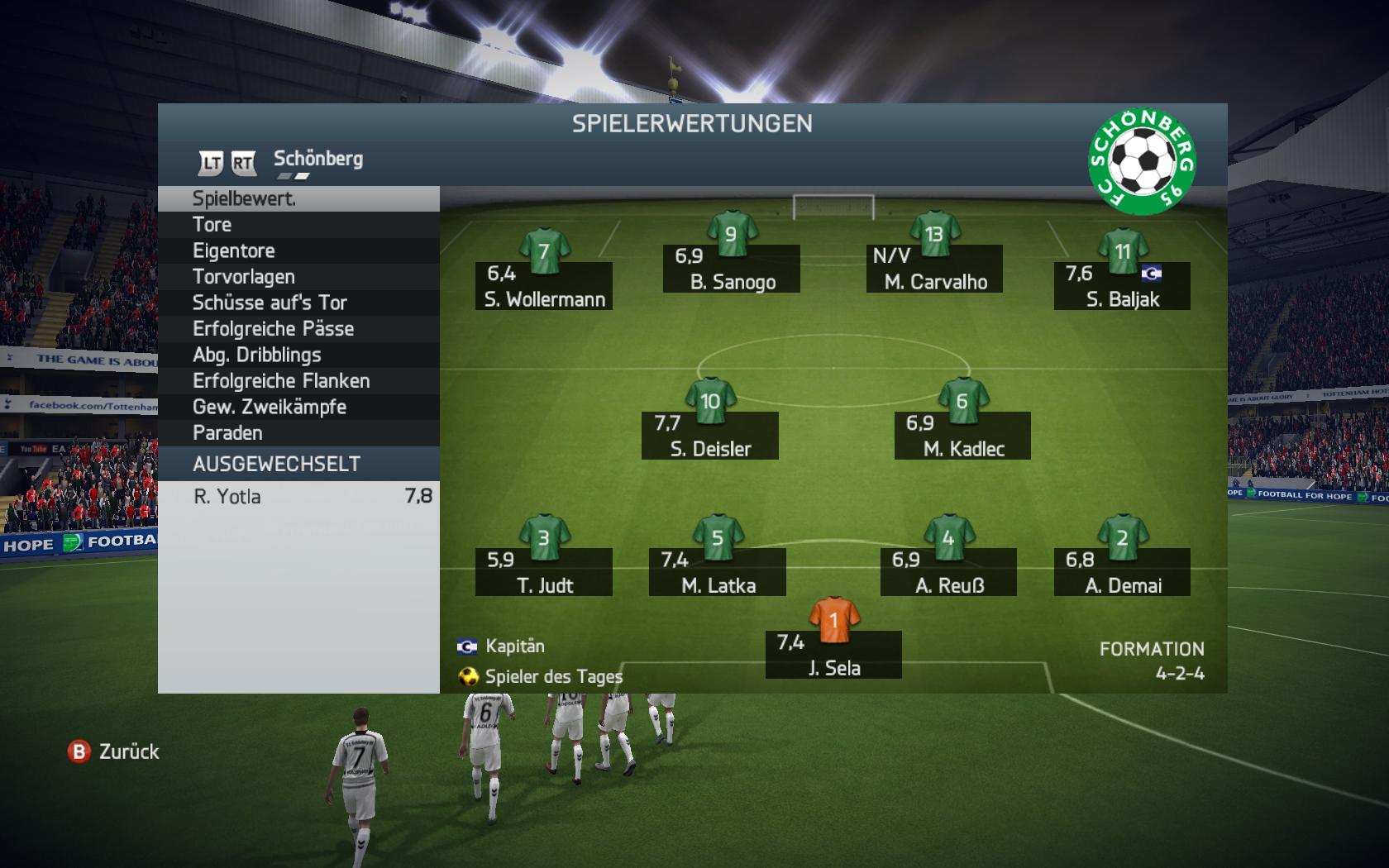Select striker B. Sanogo's card
The height and width of the screenshot is (868, 1389).
[732, 268]
